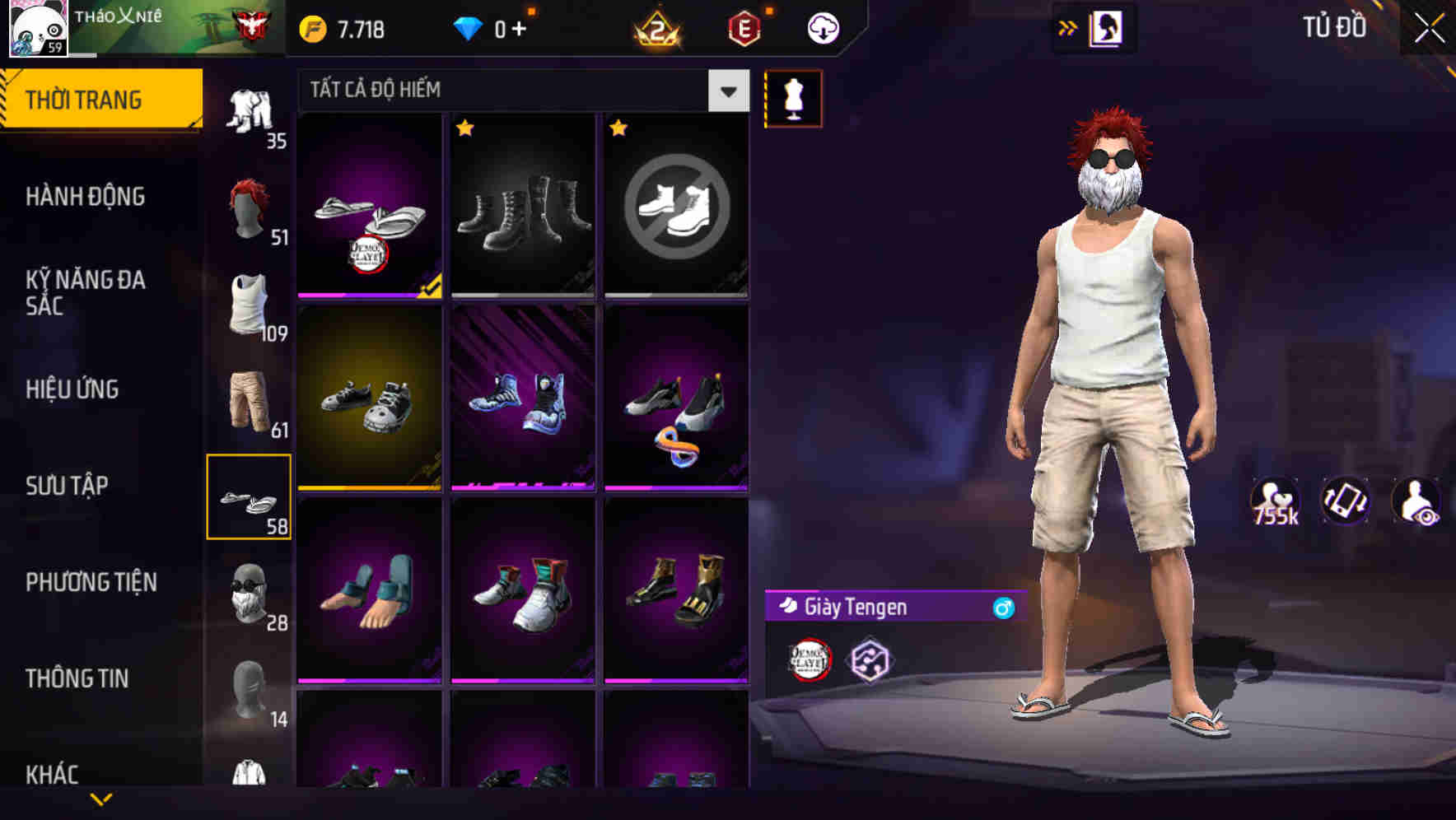Viewport: 1456px width, 820px height.
Task: Select the footwear category icon showing 58
Action: pyautogui.click(x=249, y=498)
